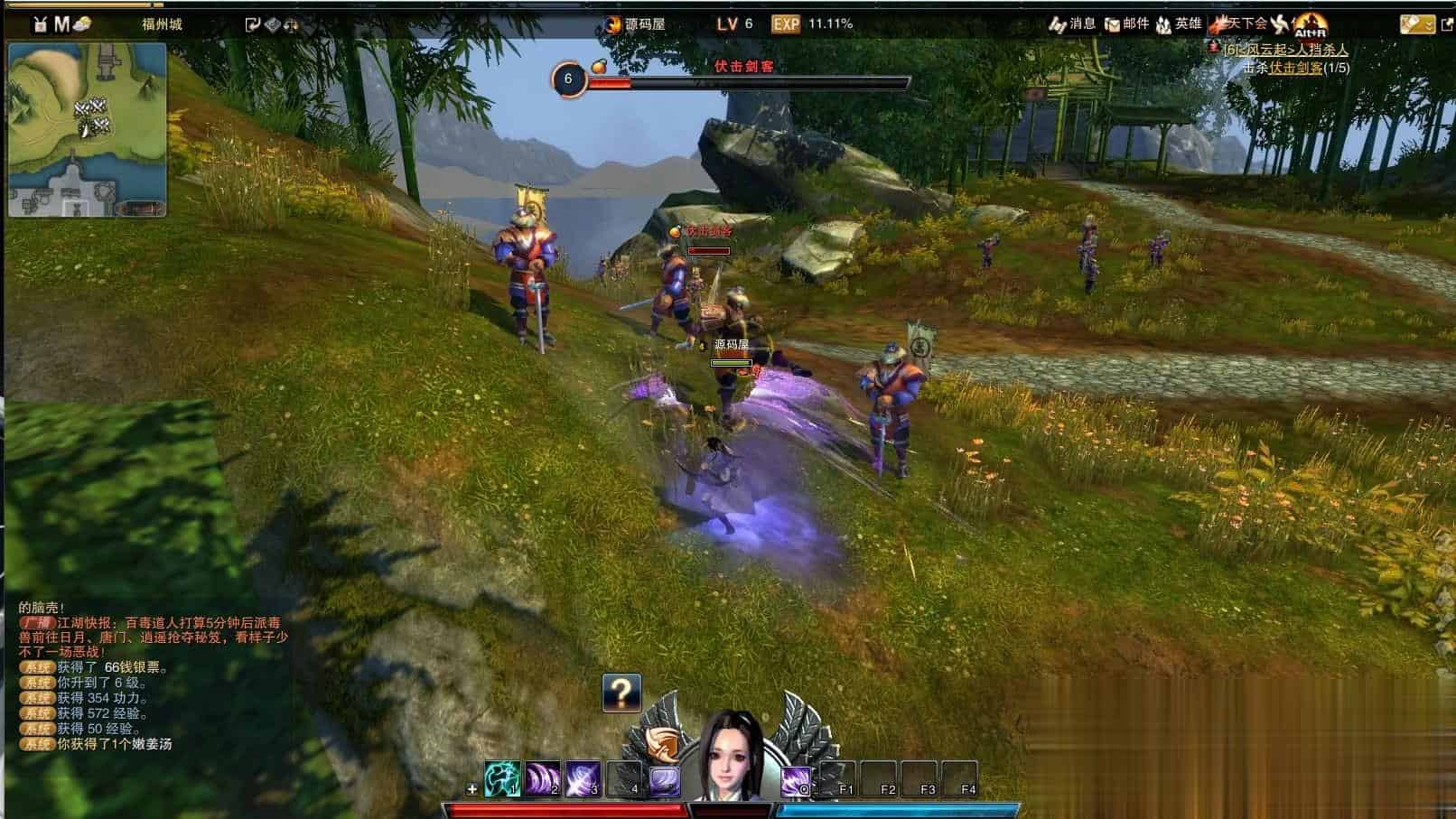Open the minimap of Fuzhou City
Screen dimensions: 1456x819
(87, 129)
